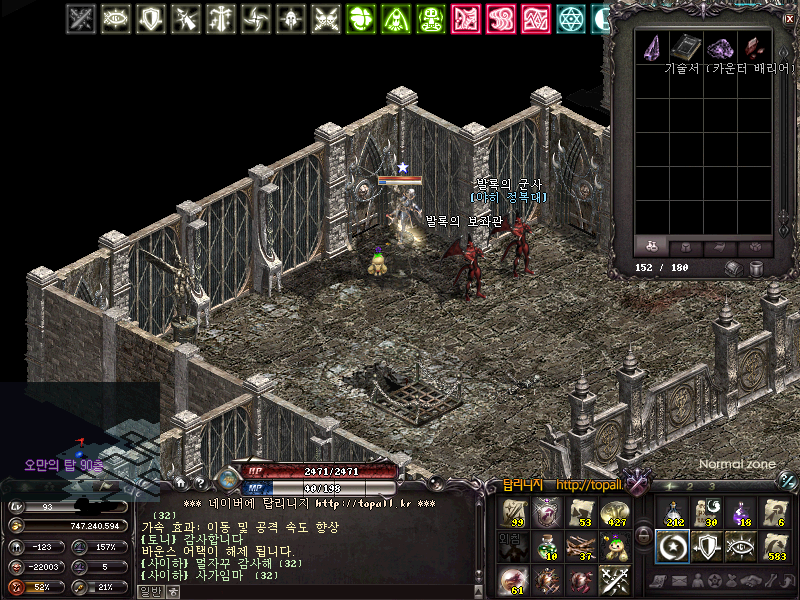Close the inventory window
The width and height of the screenshot is (800, 600).
[788, 18]
